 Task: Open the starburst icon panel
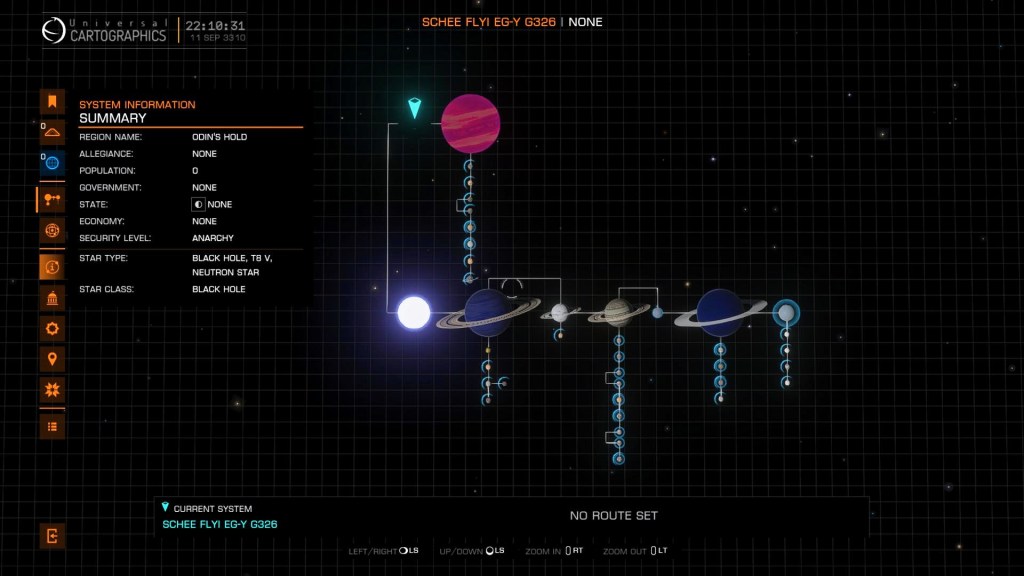(x=52, y=390)
